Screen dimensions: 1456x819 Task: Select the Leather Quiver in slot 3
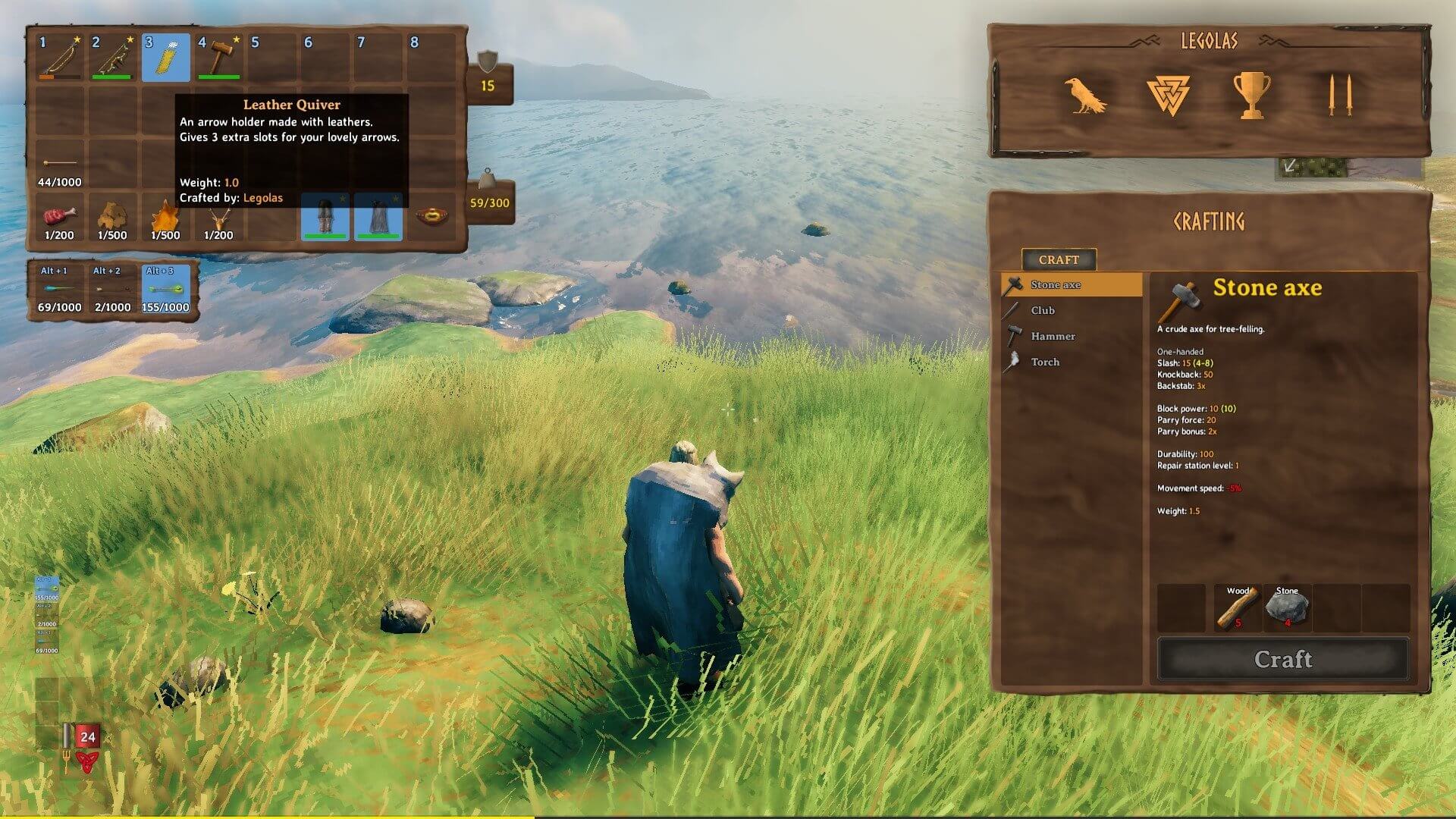[165, 58]
